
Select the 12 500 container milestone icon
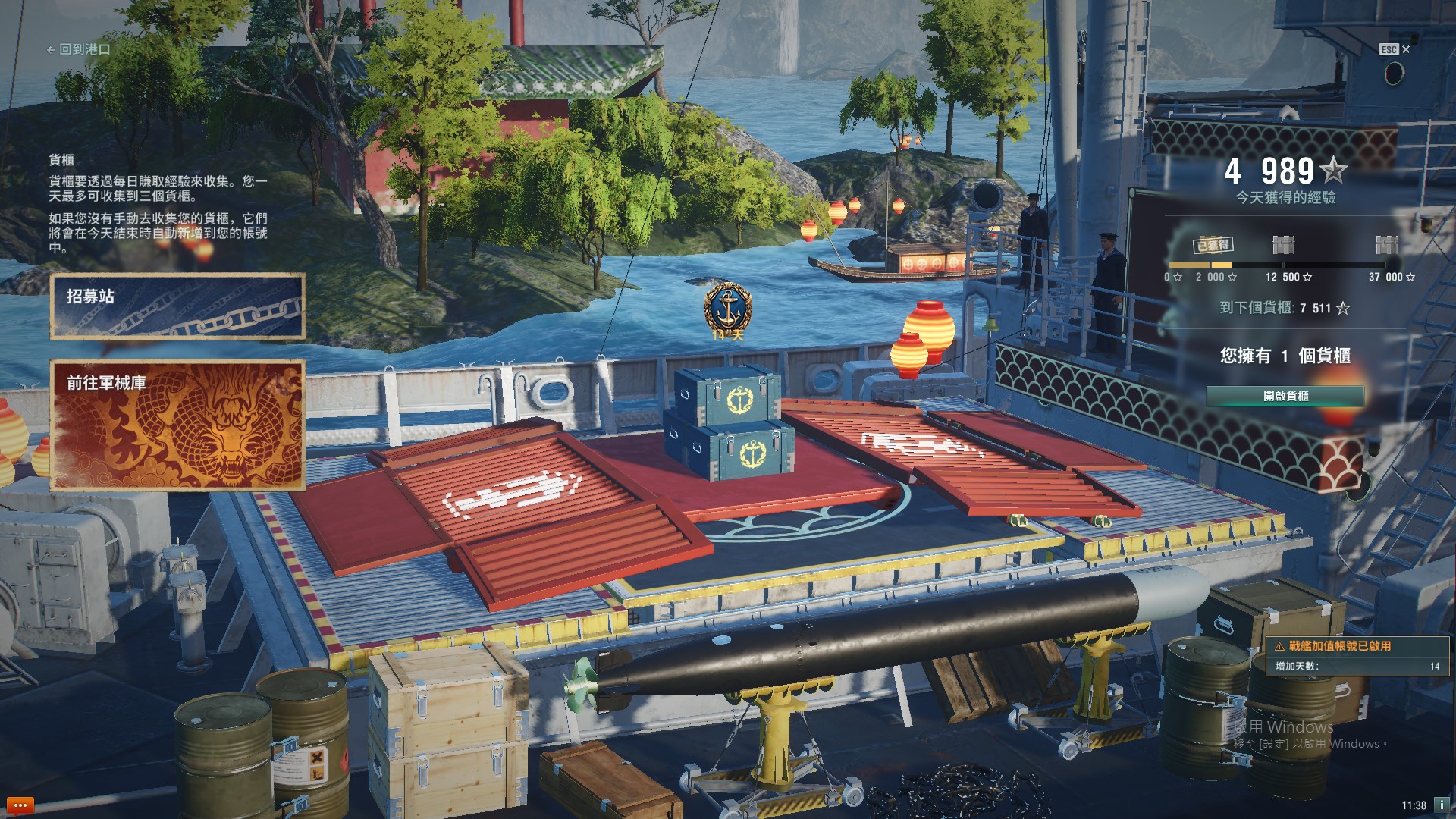click(x=1283, y=245)
